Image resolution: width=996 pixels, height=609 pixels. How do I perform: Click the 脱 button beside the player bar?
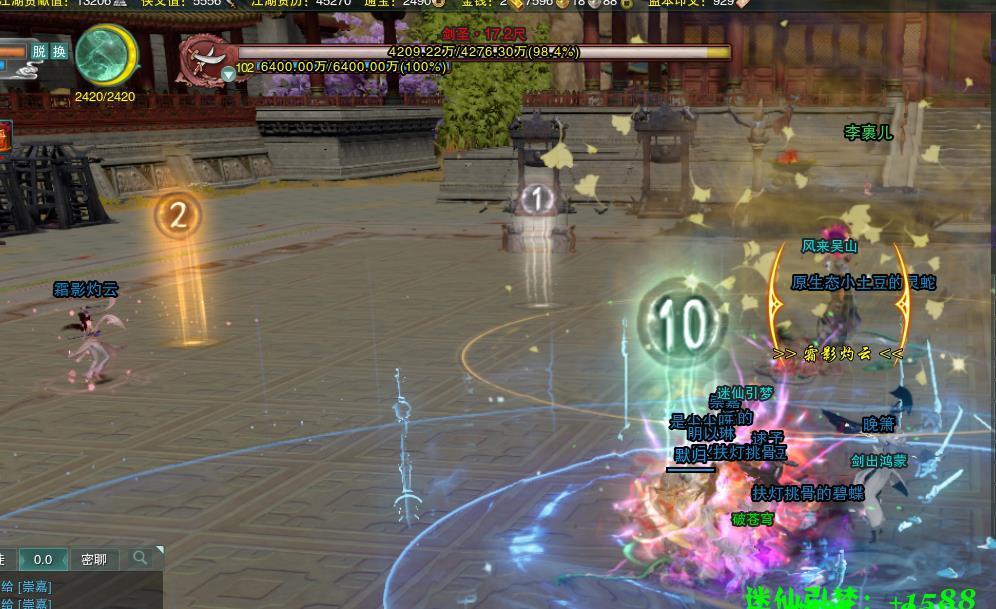(39, 51)
